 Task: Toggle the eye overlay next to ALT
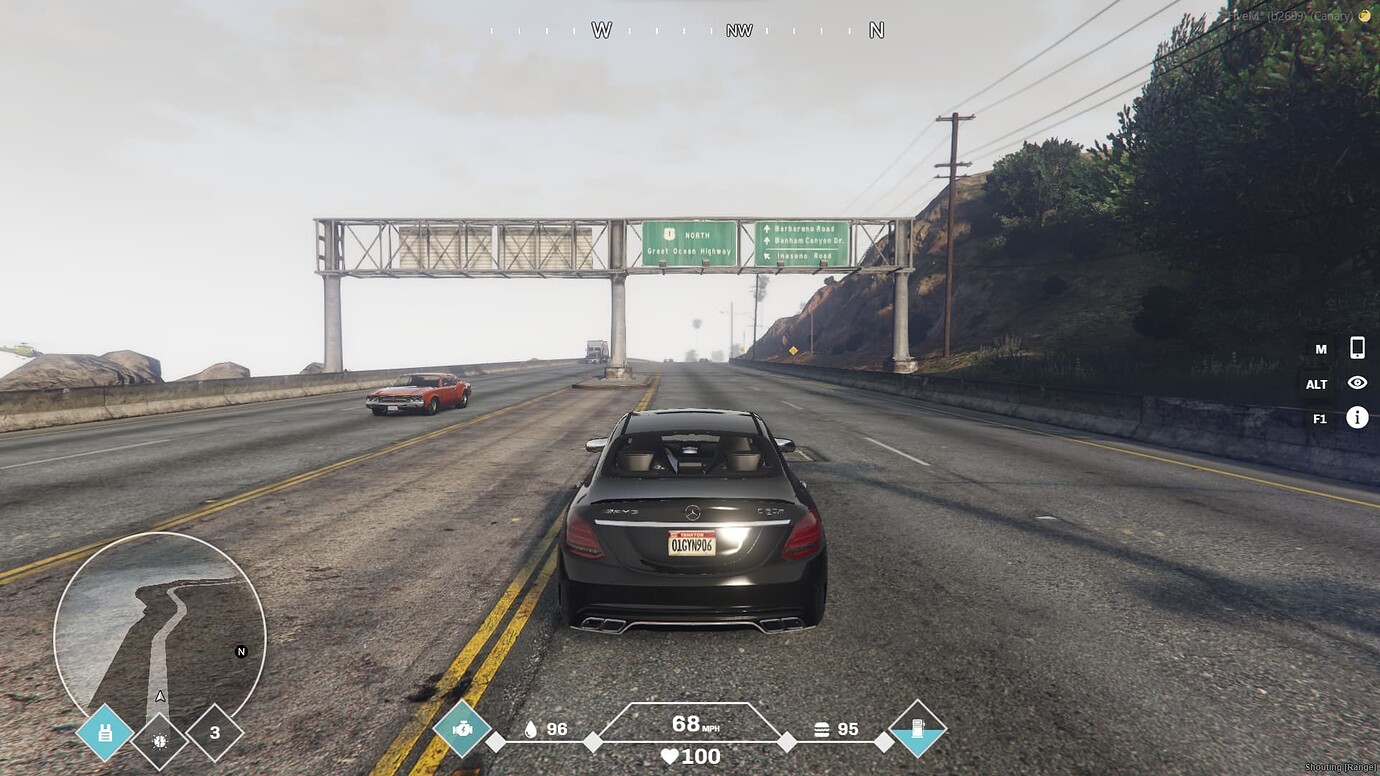[1357, 383]
